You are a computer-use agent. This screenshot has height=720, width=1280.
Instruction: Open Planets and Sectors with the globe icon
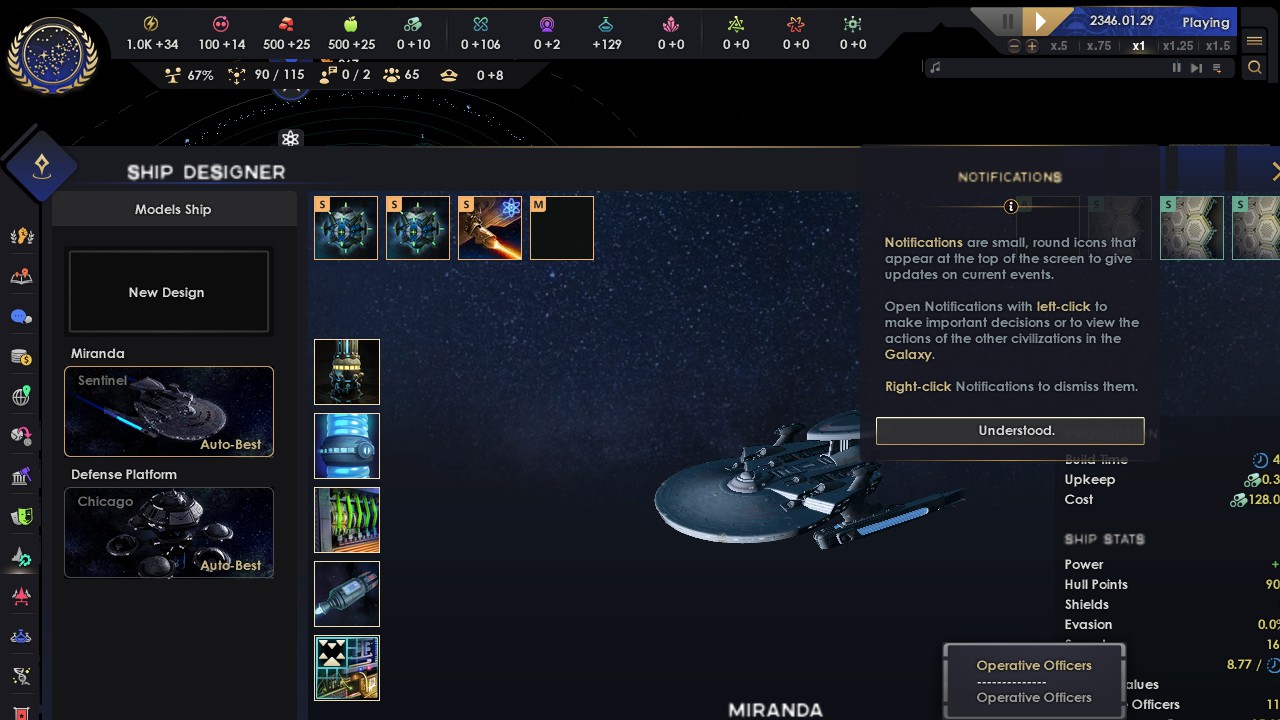[22, 396]
